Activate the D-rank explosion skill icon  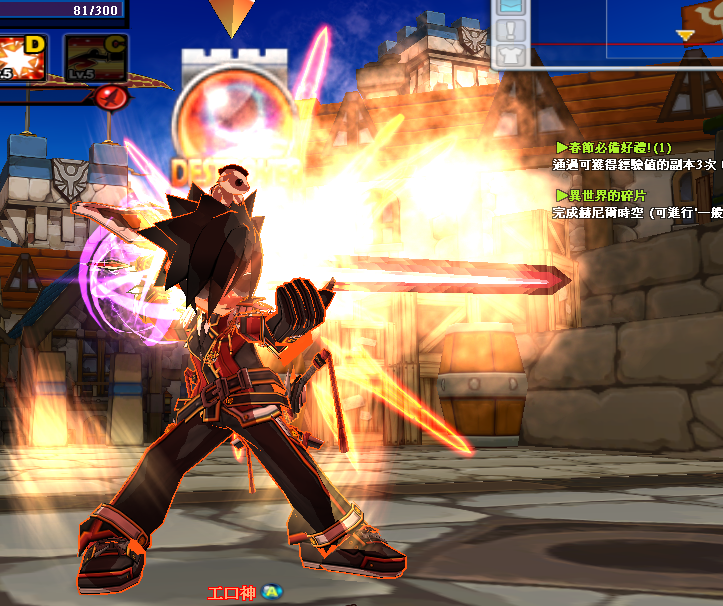(x=21, y=57)
